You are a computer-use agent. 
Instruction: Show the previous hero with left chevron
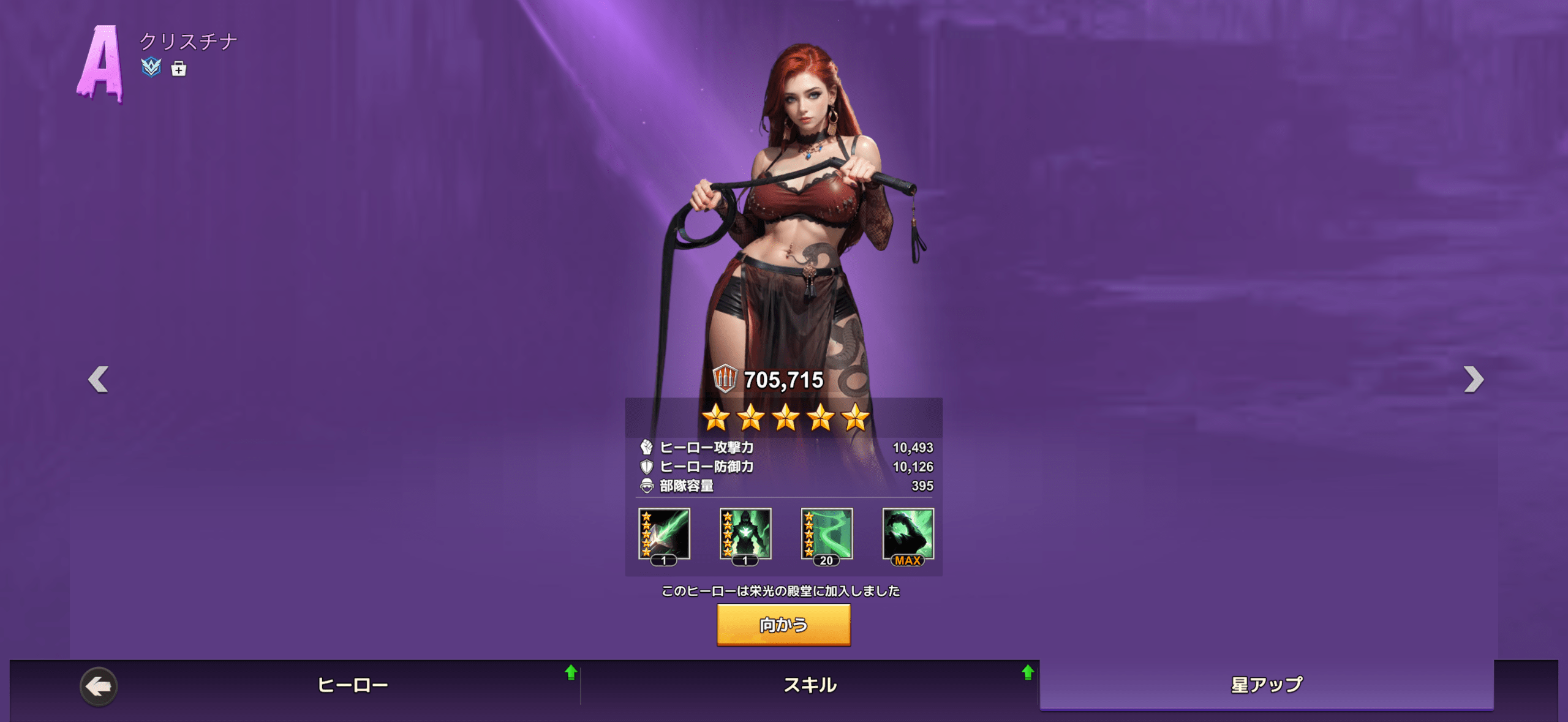click(98, 380)
